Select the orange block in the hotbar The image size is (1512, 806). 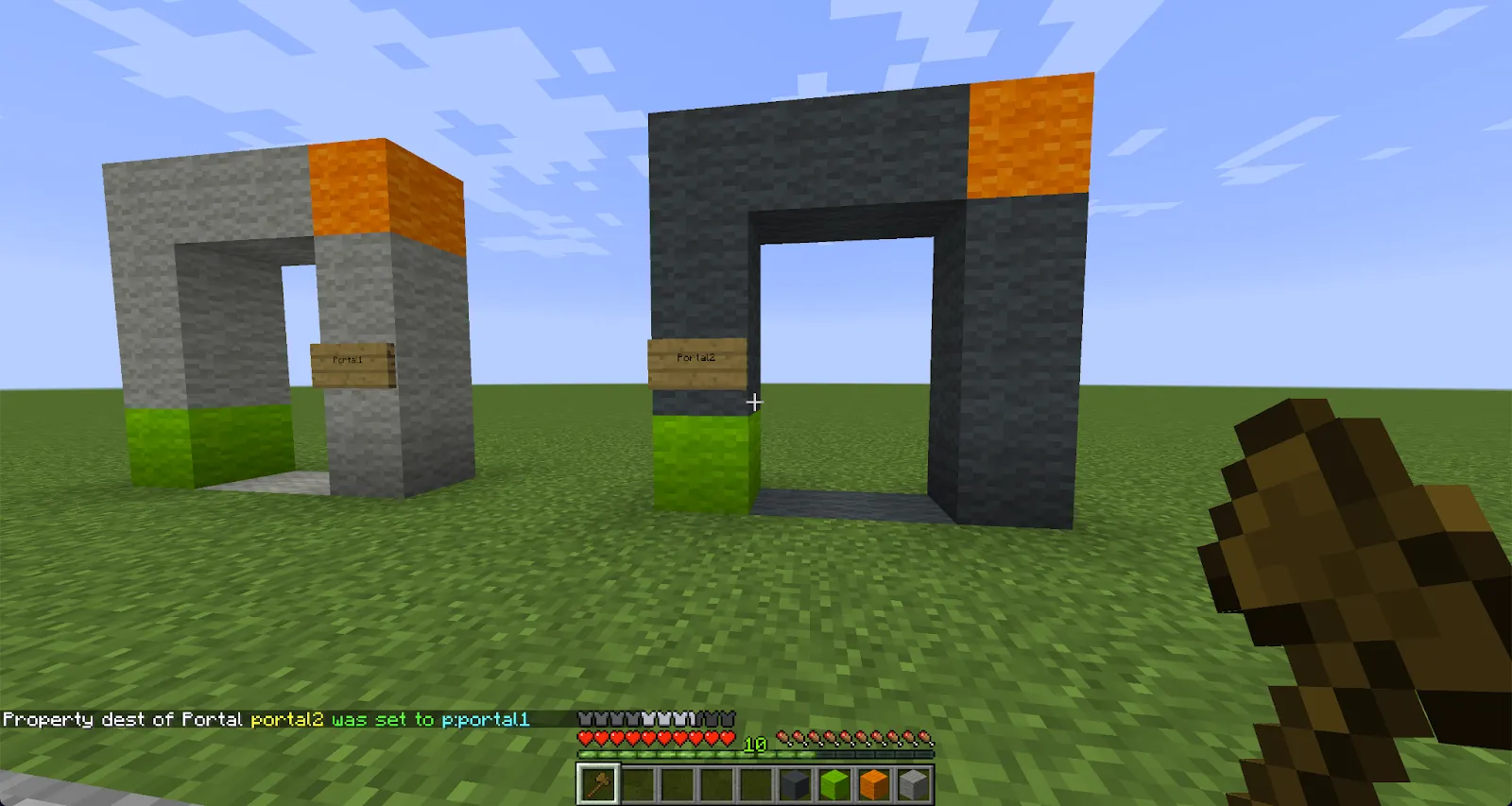click(872, 781)
